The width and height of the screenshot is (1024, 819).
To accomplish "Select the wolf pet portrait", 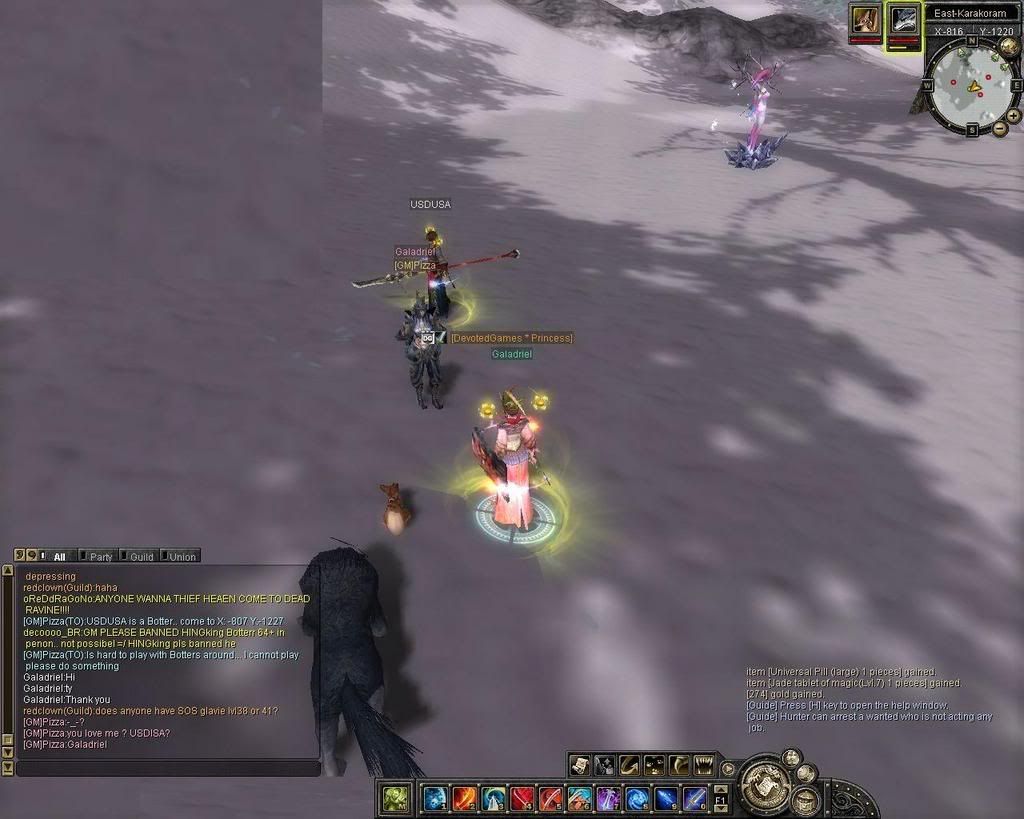I will coord(904,19).
